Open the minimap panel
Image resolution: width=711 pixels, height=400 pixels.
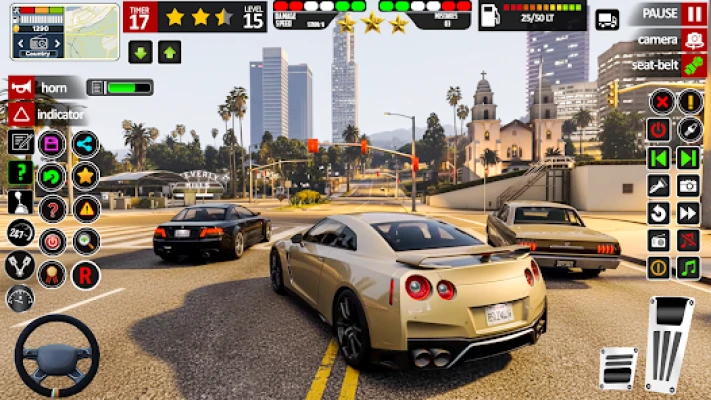pyautogui.click(x=51, y=32)
